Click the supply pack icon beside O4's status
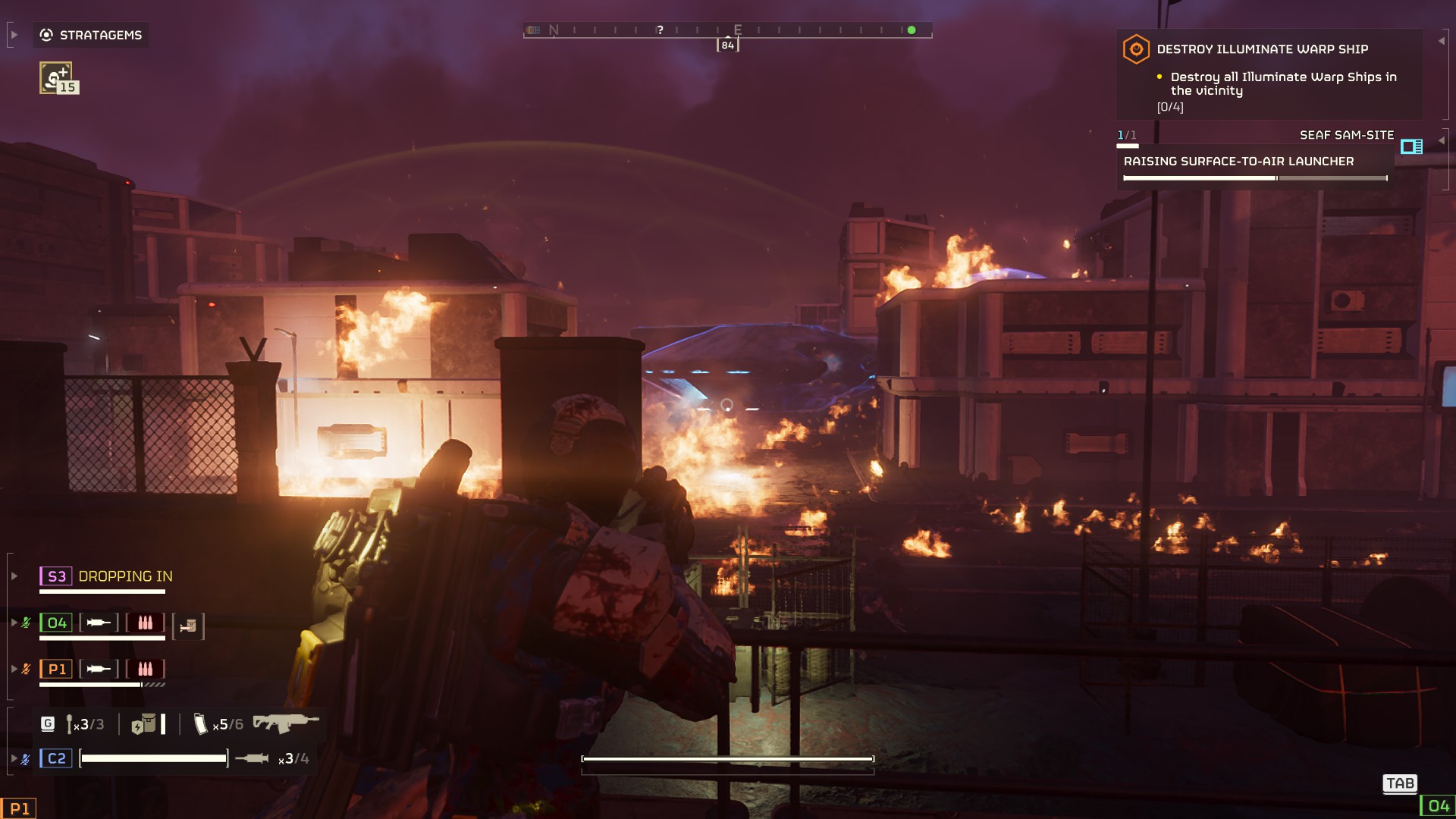Screen dimensions: 1456x819 188,627
